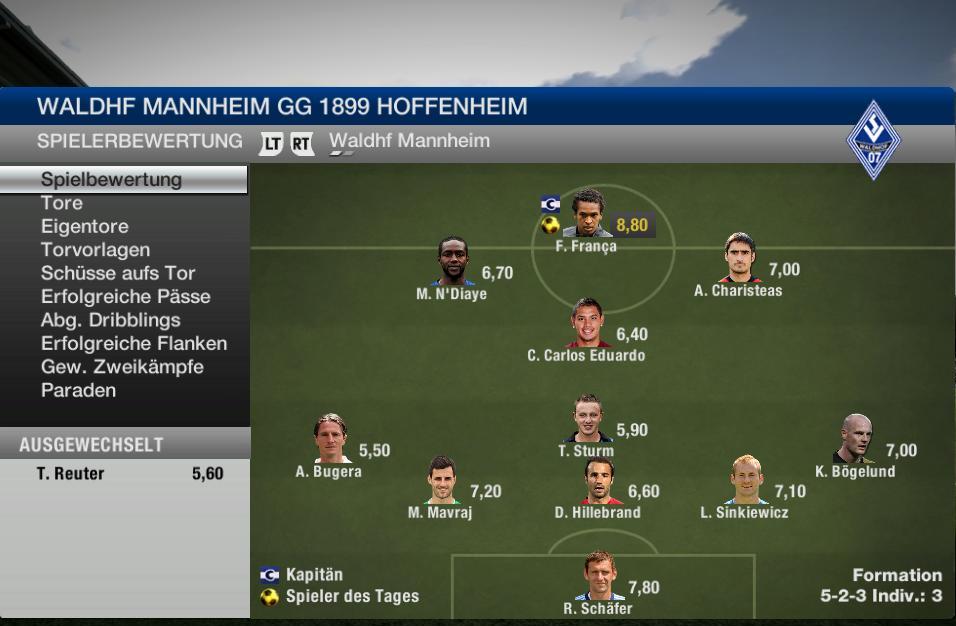This screenshot has height=626, width=956.
Task: Select Erfolgreiche Flanken entry
Action: [x=134, y=344]
